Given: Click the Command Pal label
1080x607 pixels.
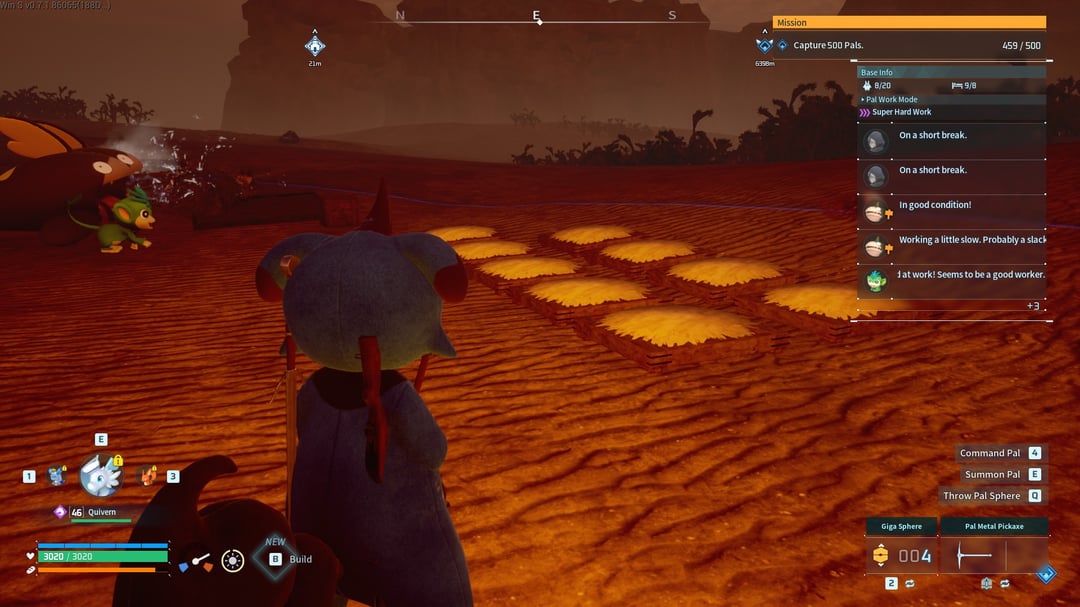Looking at the screenshot, I should click(990, 453).
